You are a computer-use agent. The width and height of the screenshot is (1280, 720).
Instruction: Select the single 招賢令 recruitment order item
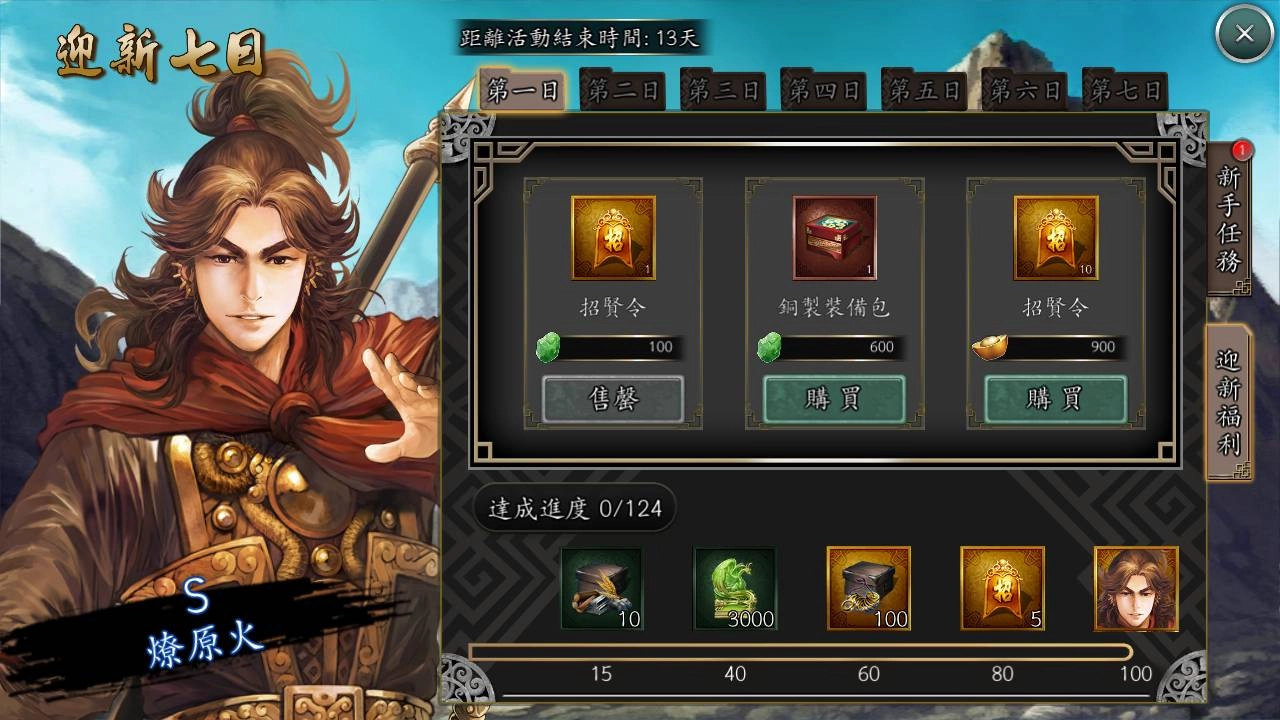613,238
